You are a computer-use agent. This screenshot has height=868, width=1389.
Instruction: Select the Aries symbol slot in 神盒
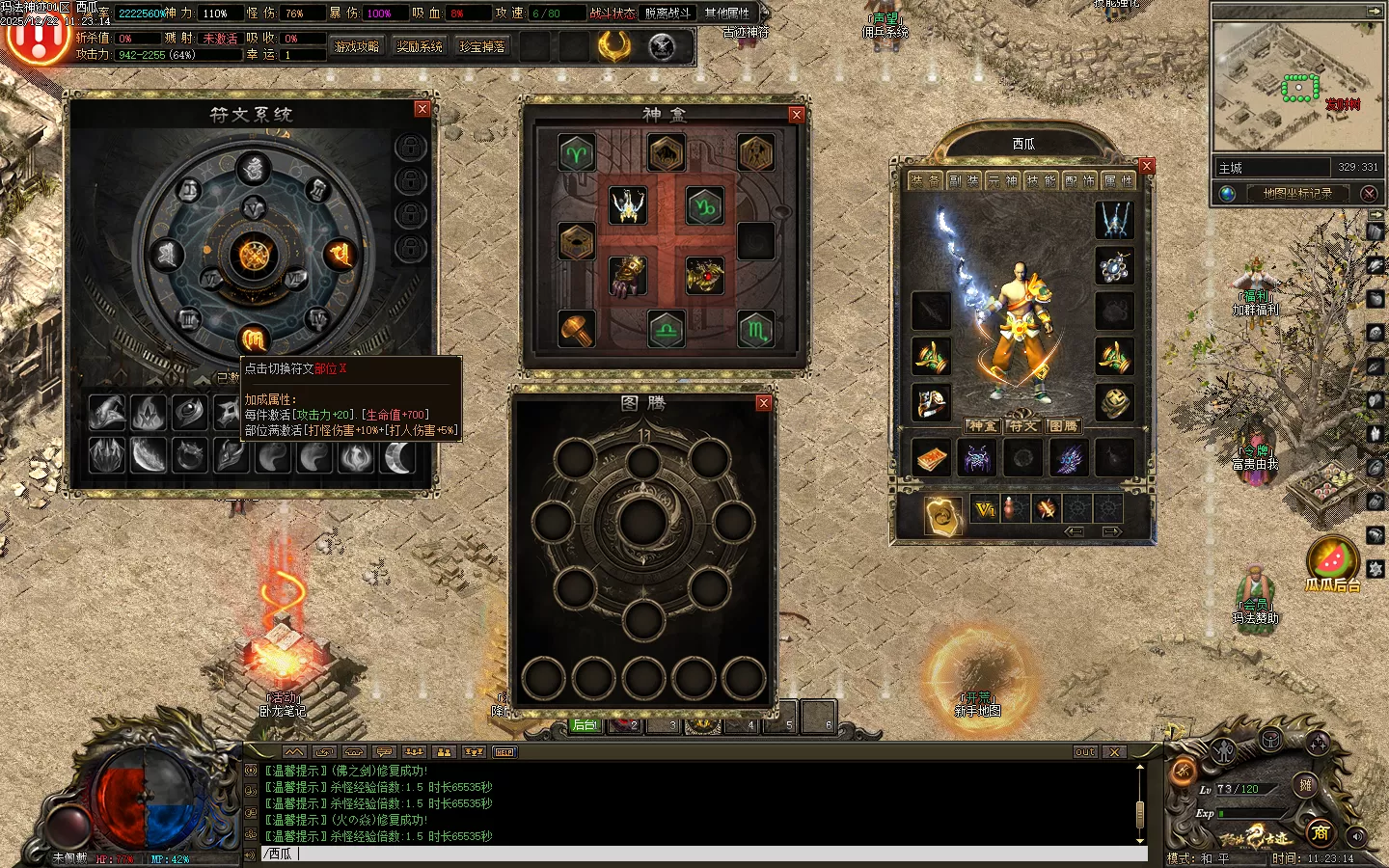click(577, 153)
